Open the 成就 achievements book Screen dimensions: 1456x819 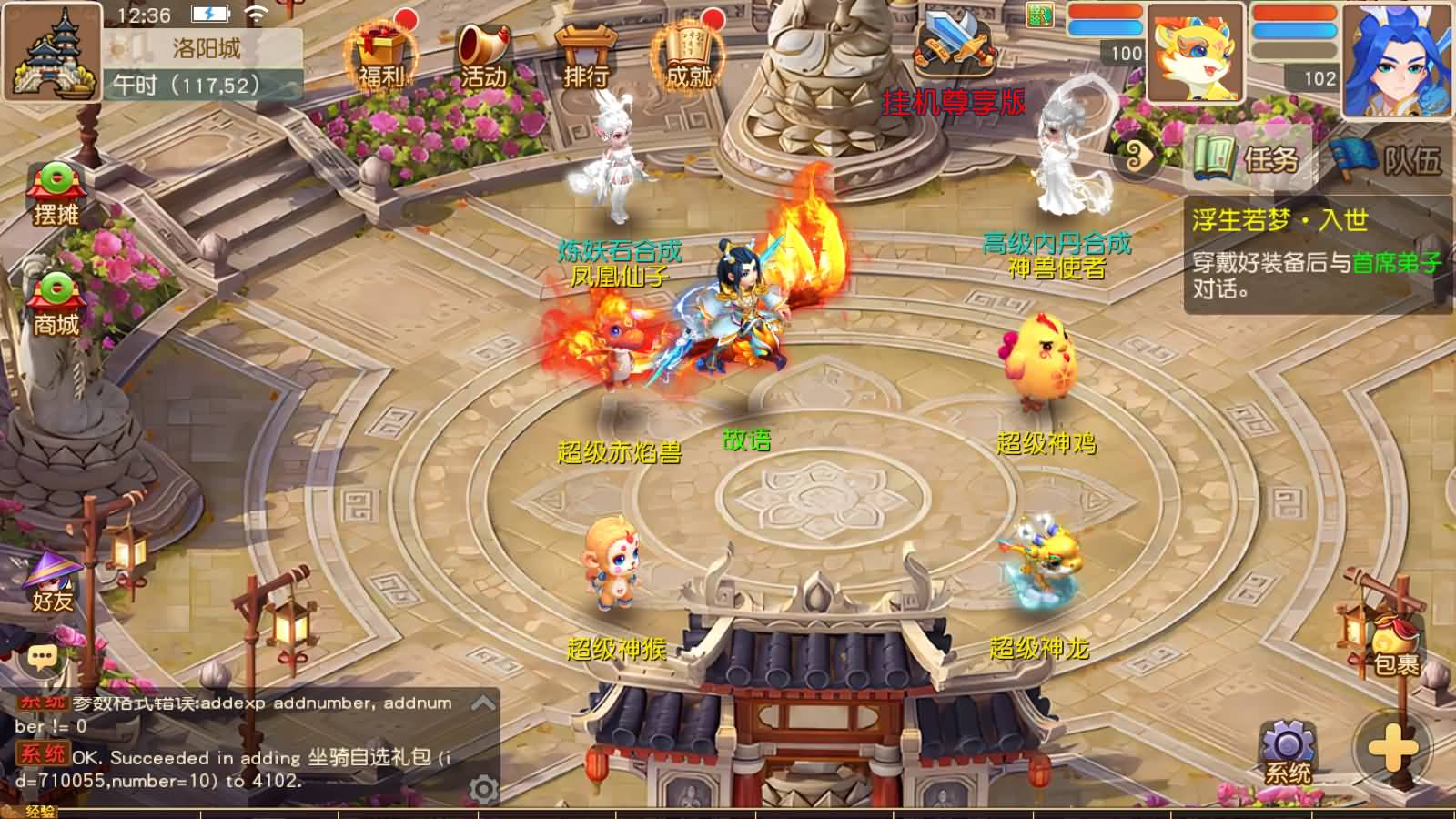[687, 56]
